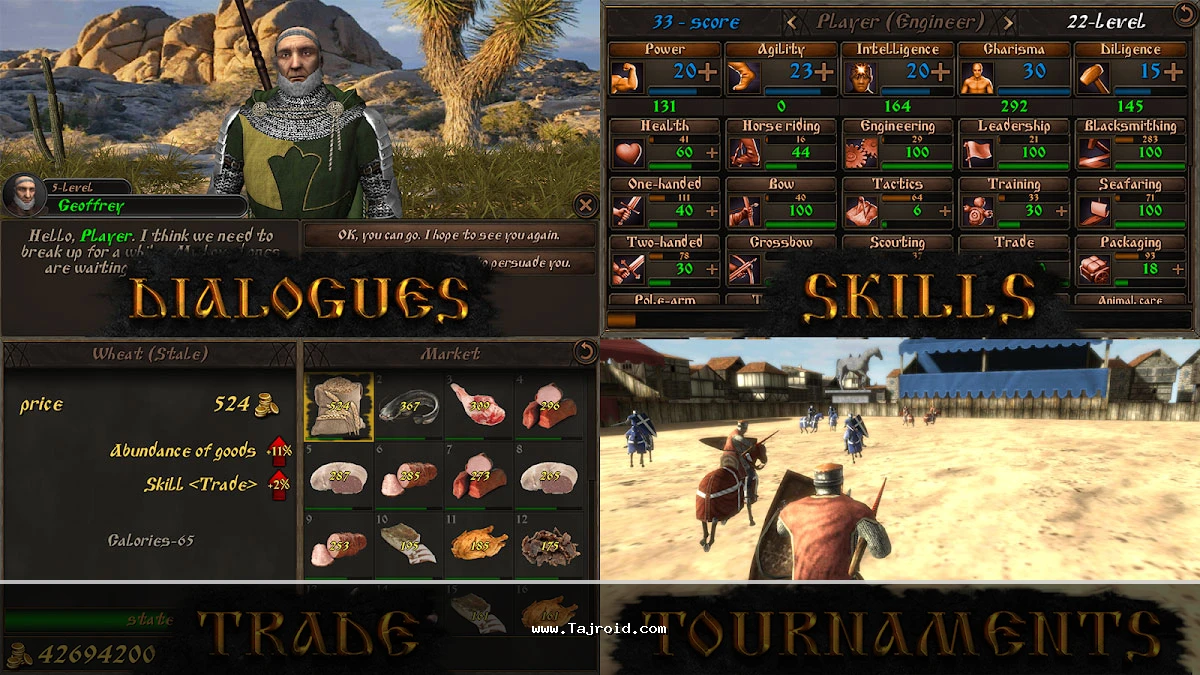Viewport: 1200px width, 675px height.
Task: Add a point to Training
Action: (1060, 211)
